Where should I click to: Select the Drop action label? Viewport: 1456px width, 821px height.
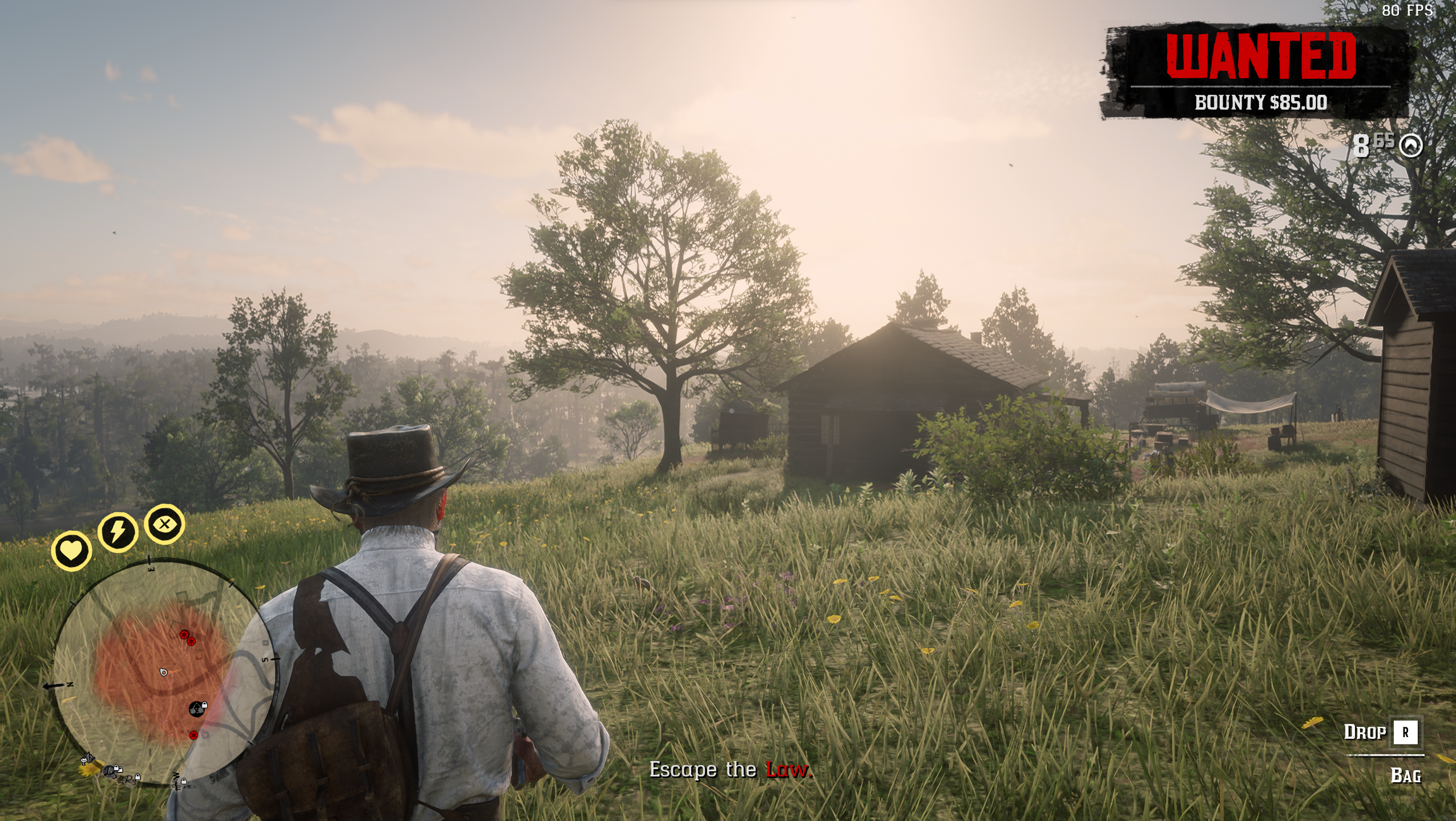1365,732
